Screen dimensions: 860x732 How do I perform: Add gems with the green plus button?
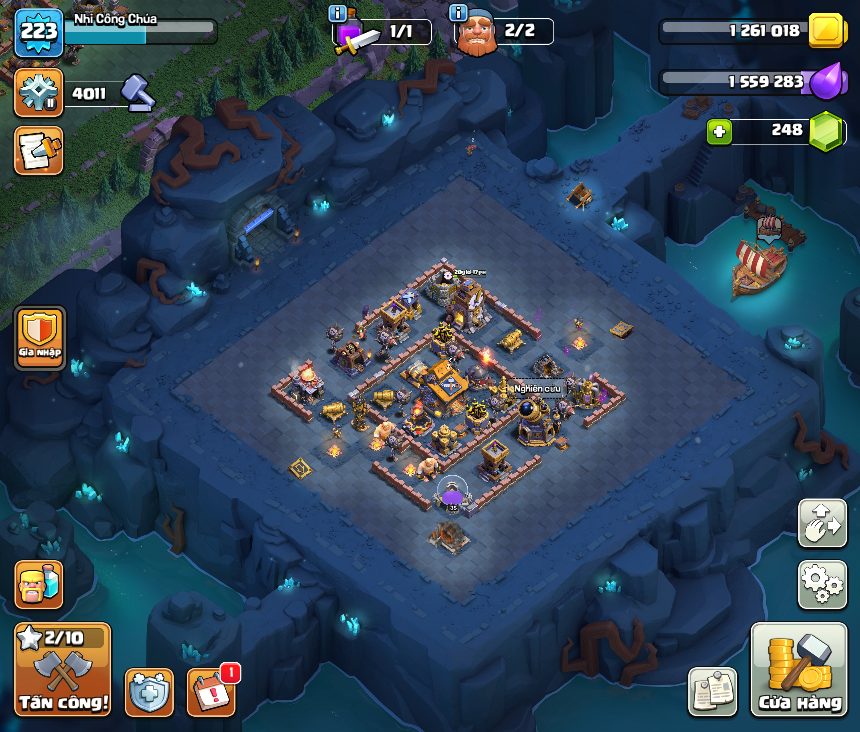coord(718,131)
